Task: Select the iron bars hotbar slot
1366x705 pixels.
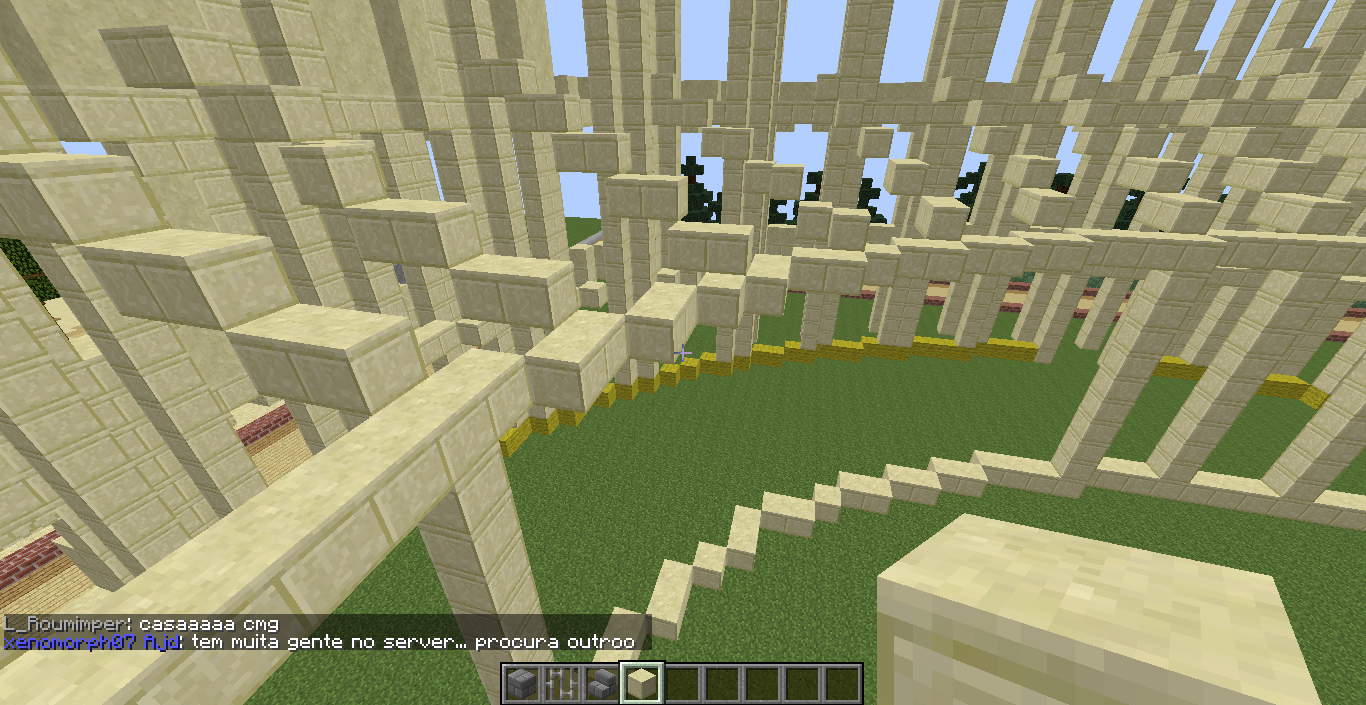Action: point(561,684)
